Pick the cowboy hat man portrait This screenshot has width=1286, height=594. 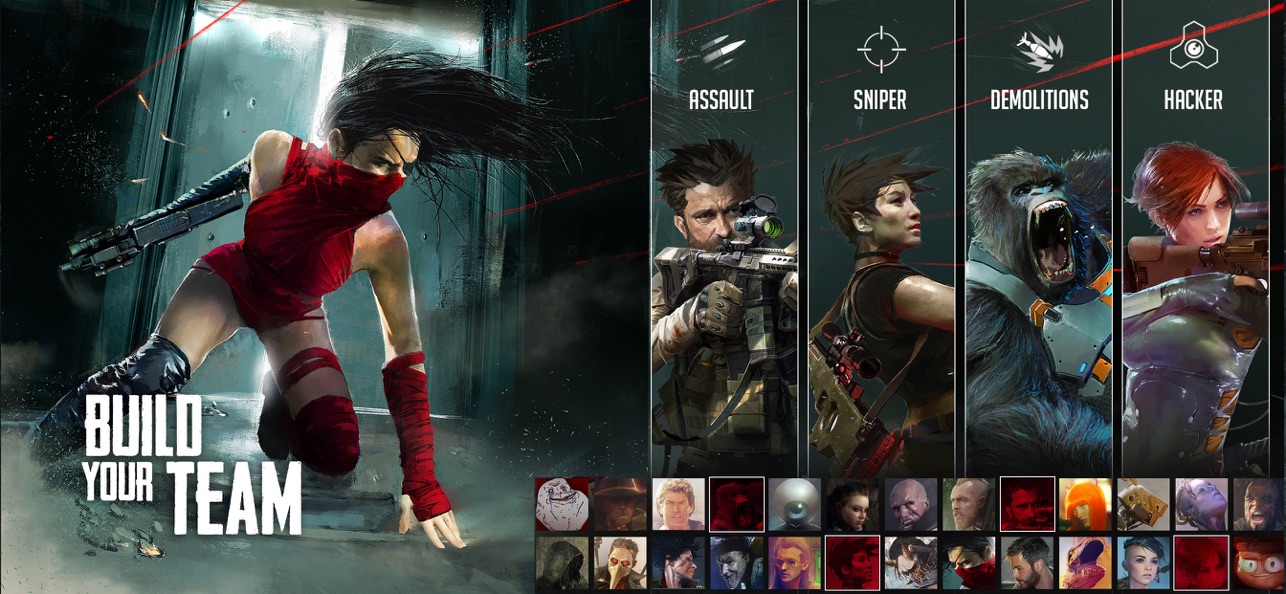(620, 504)
